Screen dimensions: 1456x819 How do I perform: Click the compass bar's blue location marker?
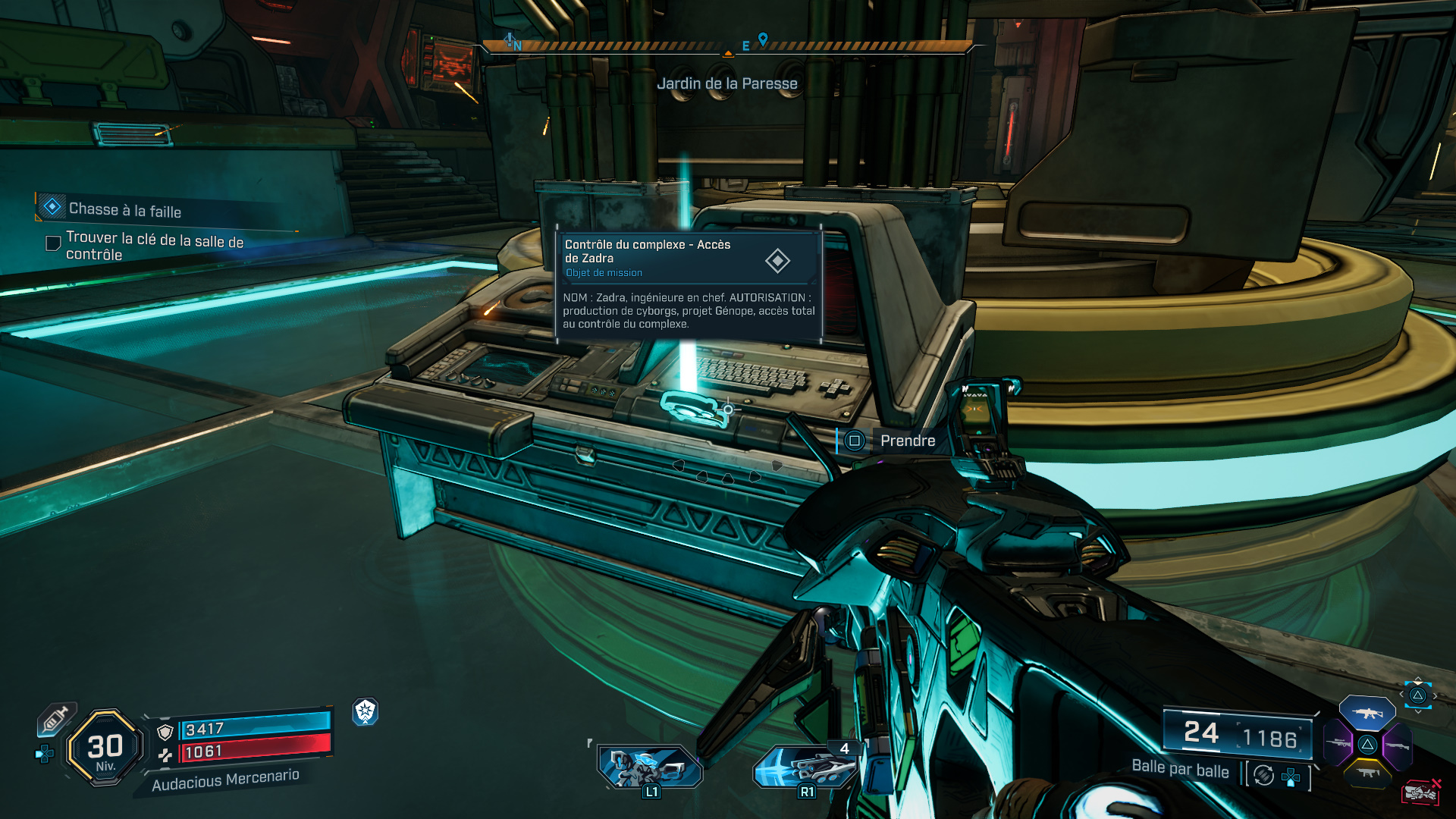(x=763, y=39)
